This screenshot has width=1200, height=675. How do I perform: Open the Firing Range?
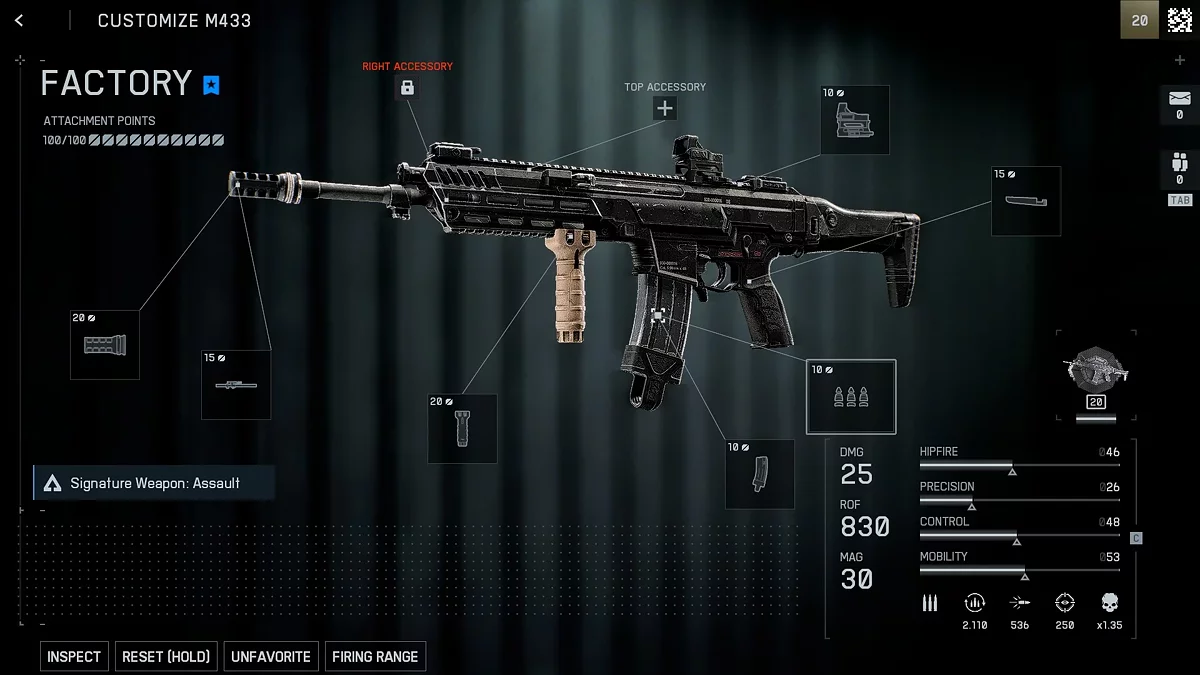375,656
